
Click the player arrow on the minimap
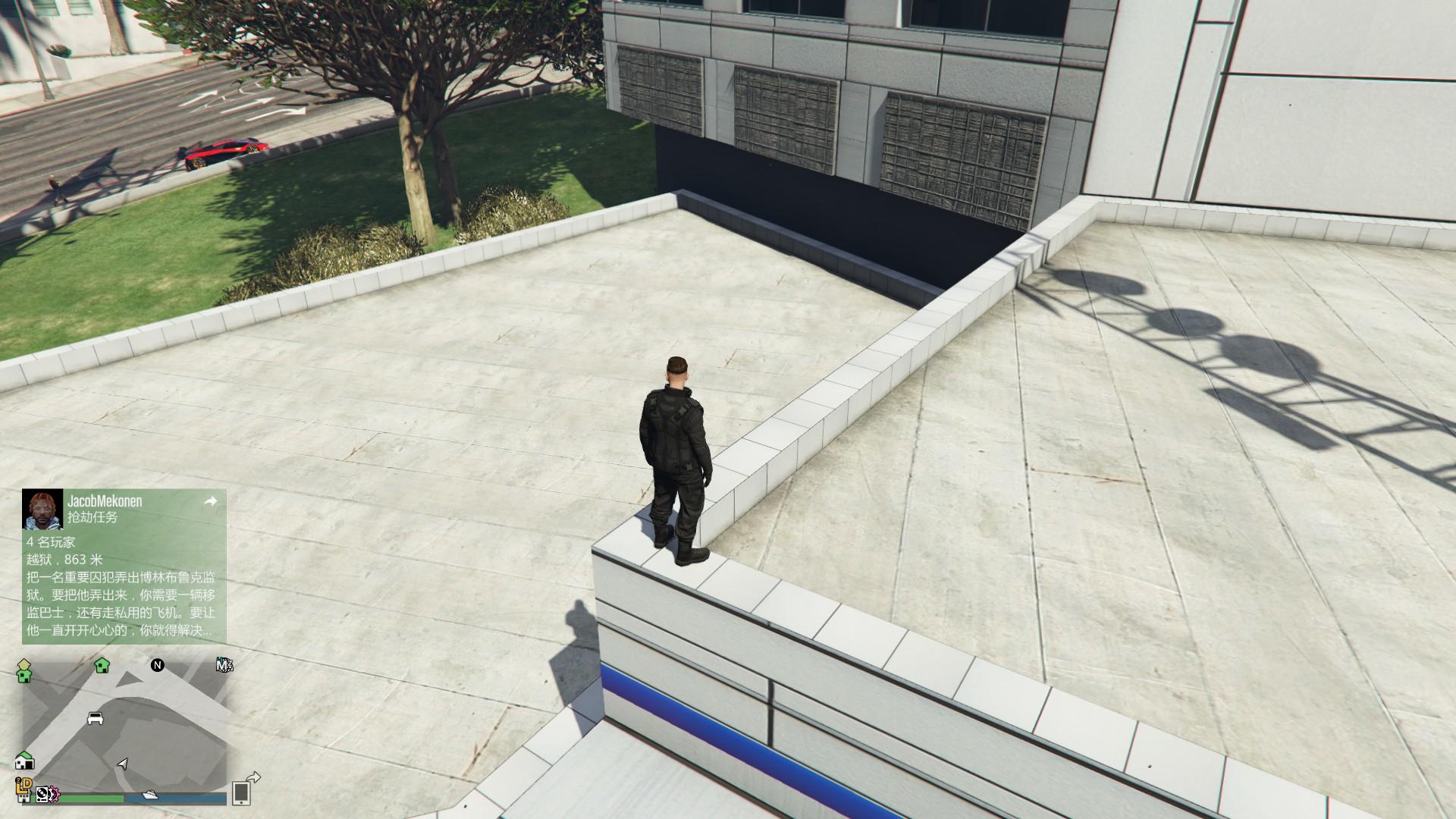[x=121, y=764]
